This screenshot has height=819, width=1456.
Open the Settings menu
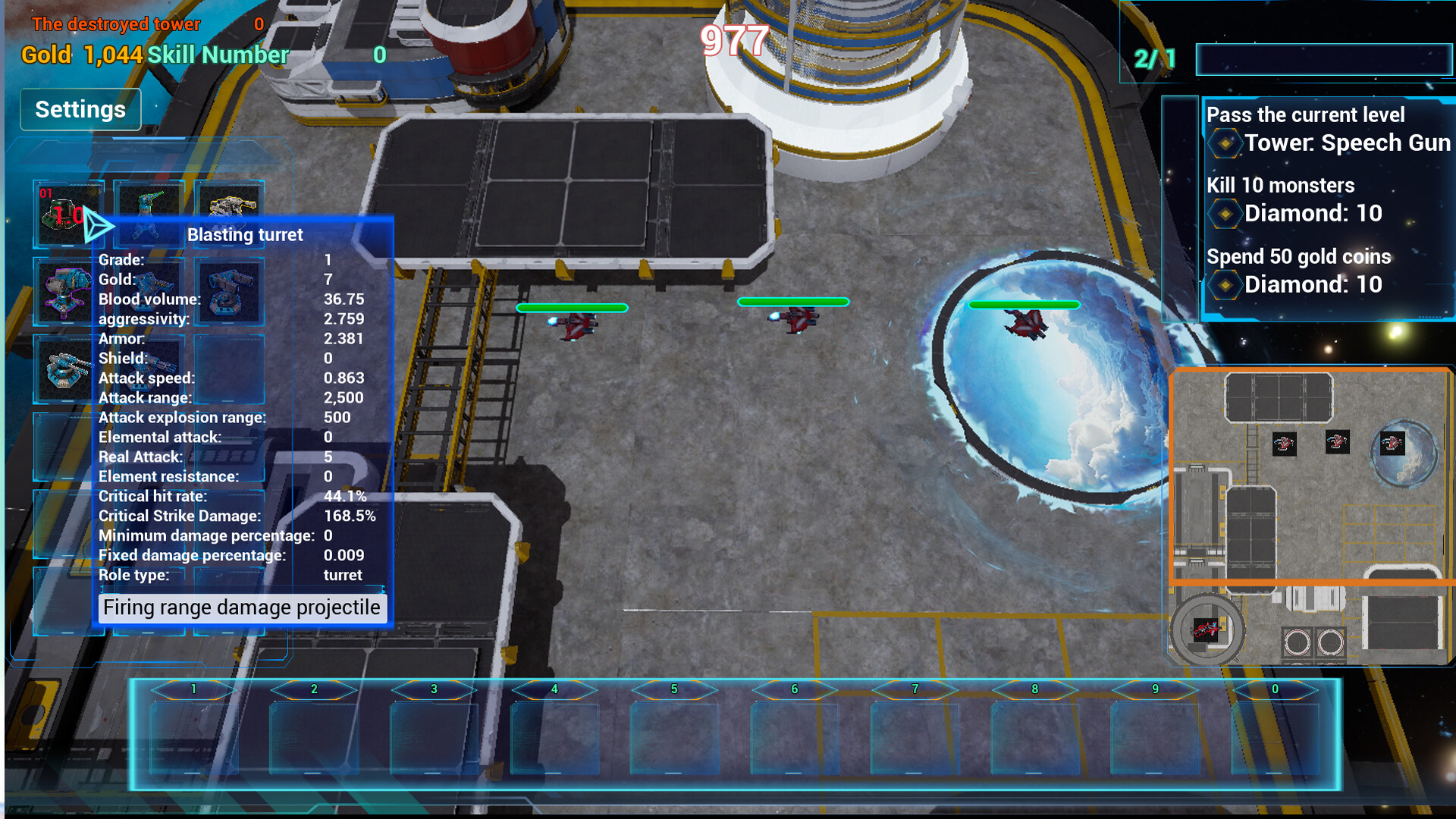click(x=80, y=108)
